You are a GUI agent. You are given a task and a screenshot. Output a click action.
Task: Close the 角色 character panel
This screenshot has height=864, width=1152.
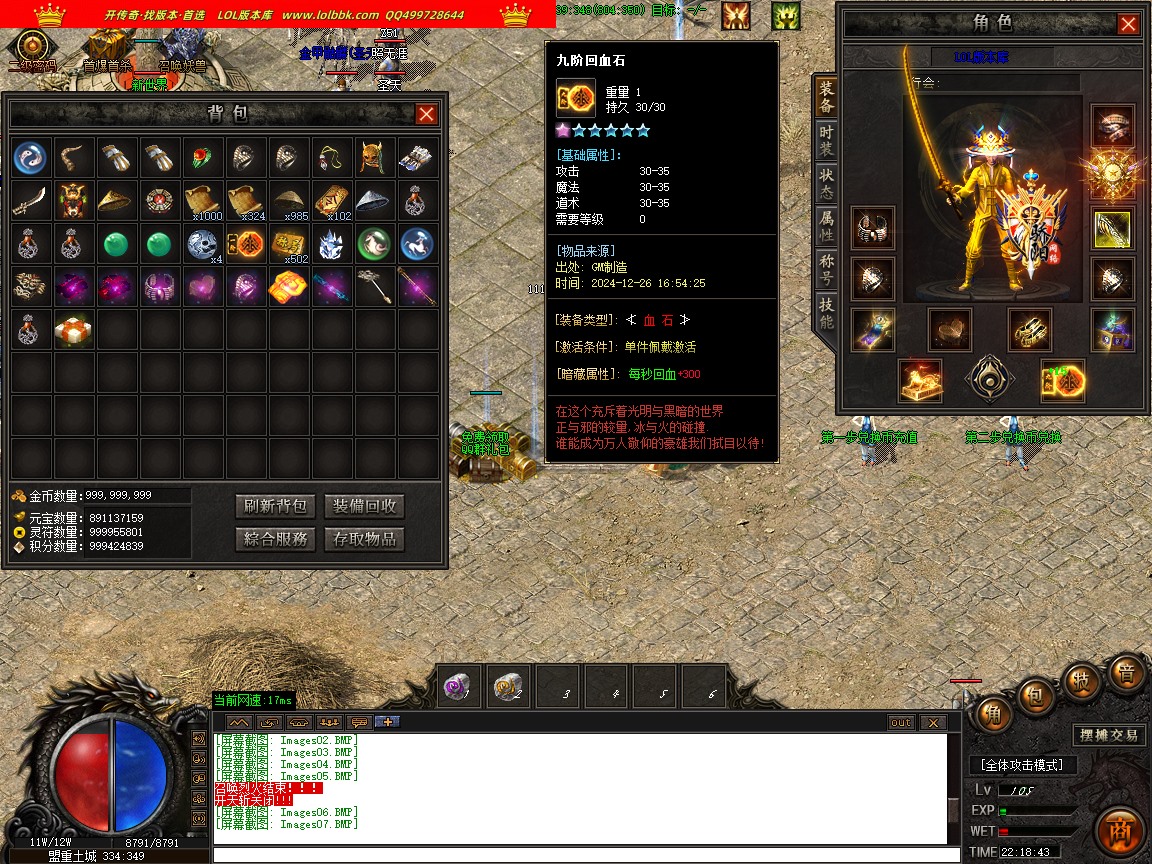pos(1128,24)
